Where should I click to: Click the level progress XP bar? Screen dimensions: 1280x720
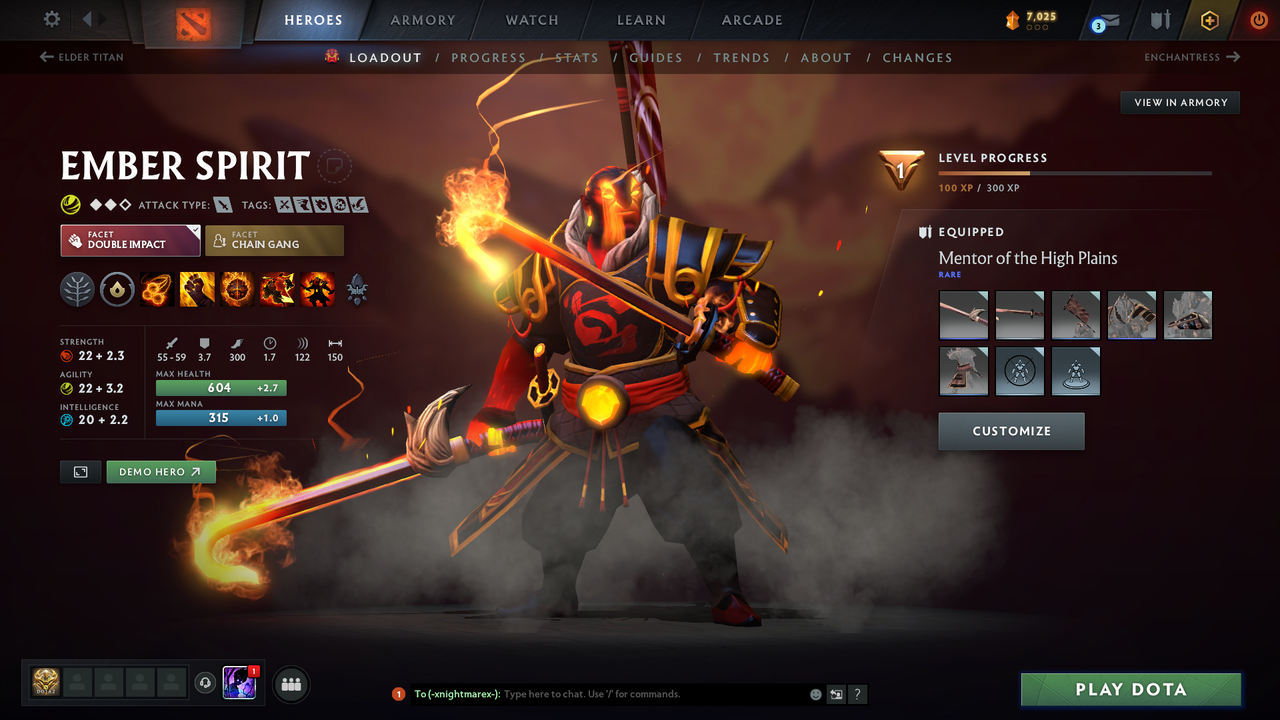[x=1075, y=172]
